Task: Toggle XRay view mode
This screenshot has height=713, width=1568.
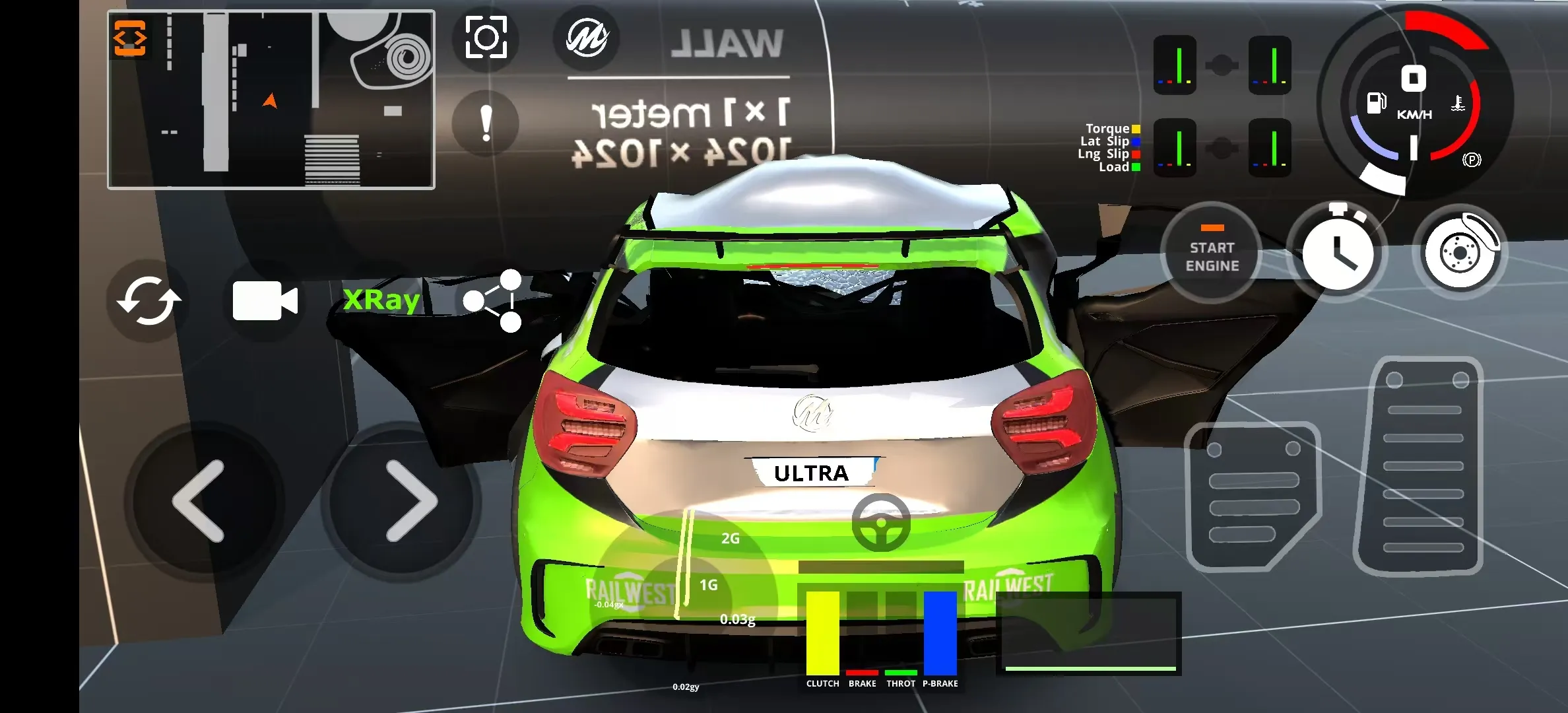Action: (381, 299)
